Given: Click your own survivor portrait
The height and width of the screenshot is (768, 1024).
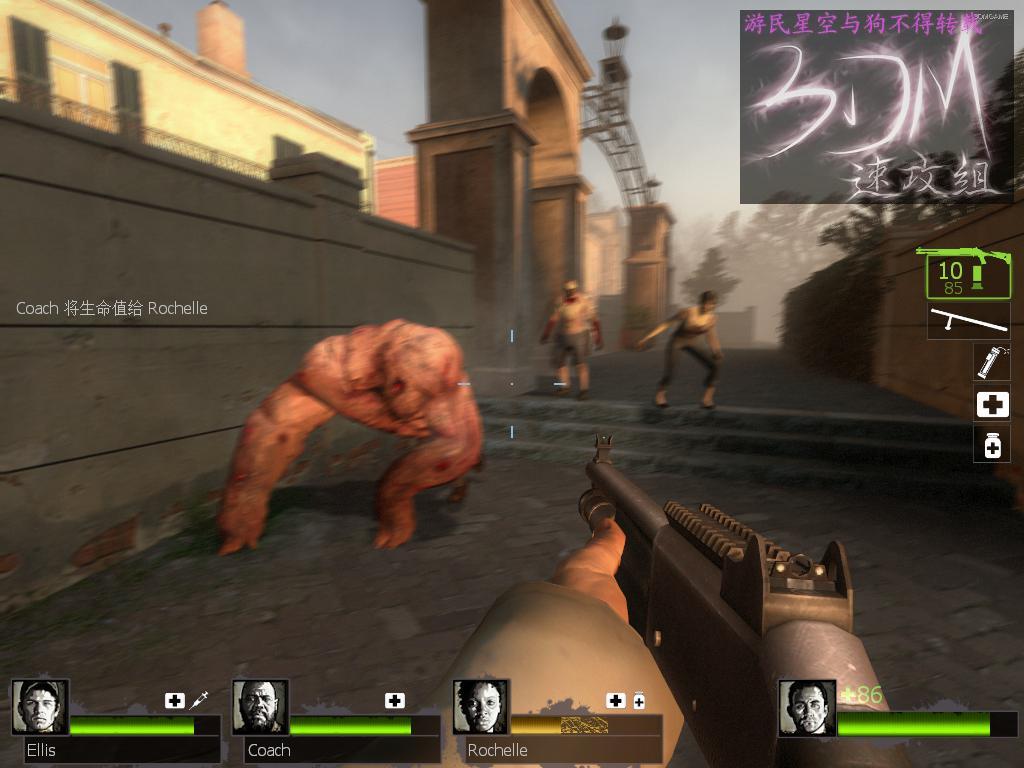Looking at the screenshot, I should click(x=806, y=708).
